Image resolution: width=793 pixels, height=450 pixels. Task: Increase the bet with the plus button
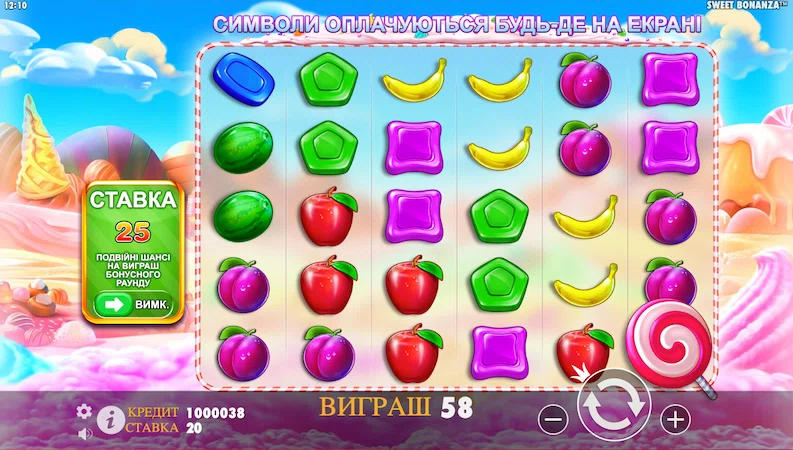point(676,419)
